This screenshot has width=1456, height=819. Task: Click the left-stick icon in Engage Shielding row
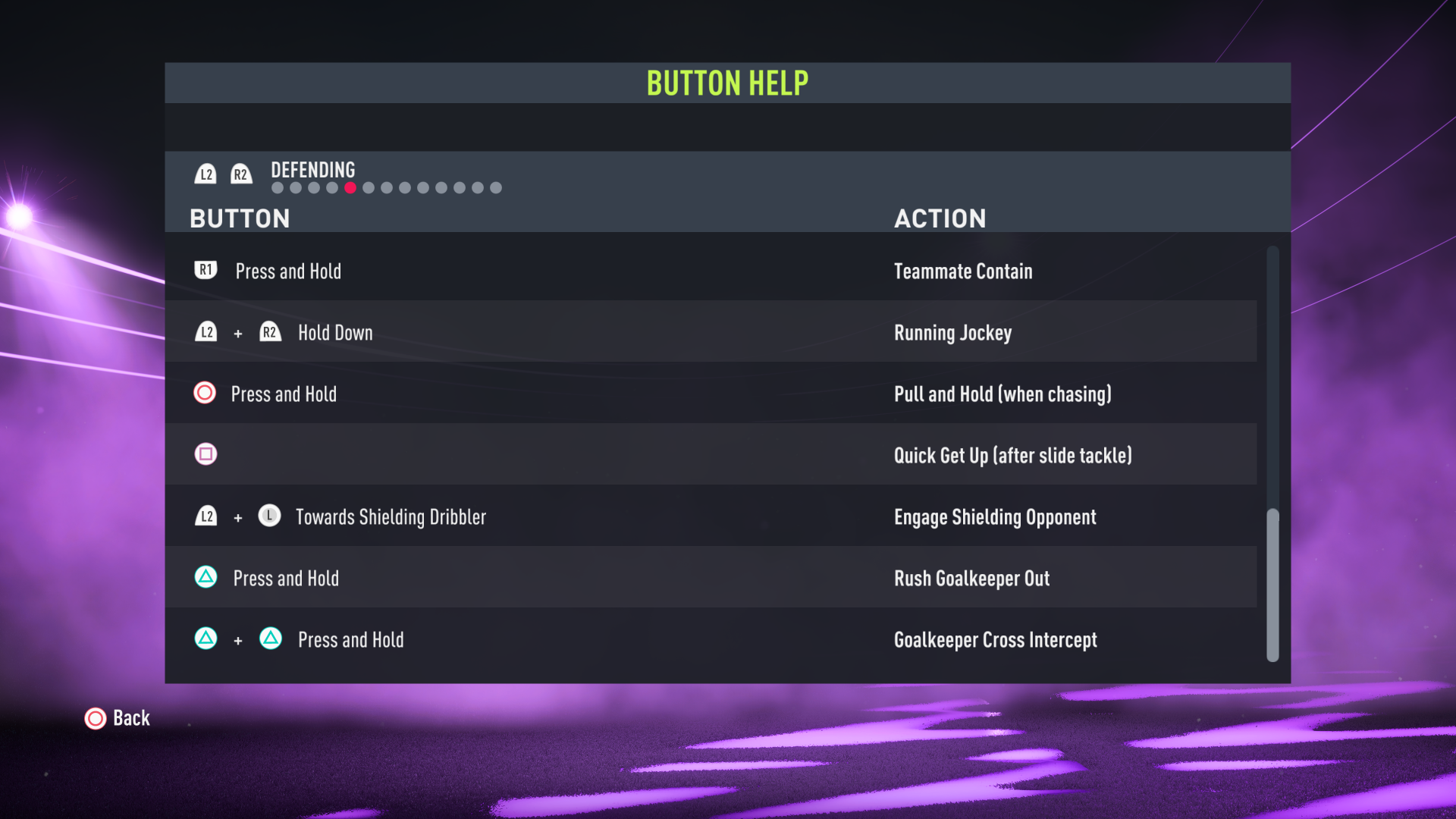270,516
